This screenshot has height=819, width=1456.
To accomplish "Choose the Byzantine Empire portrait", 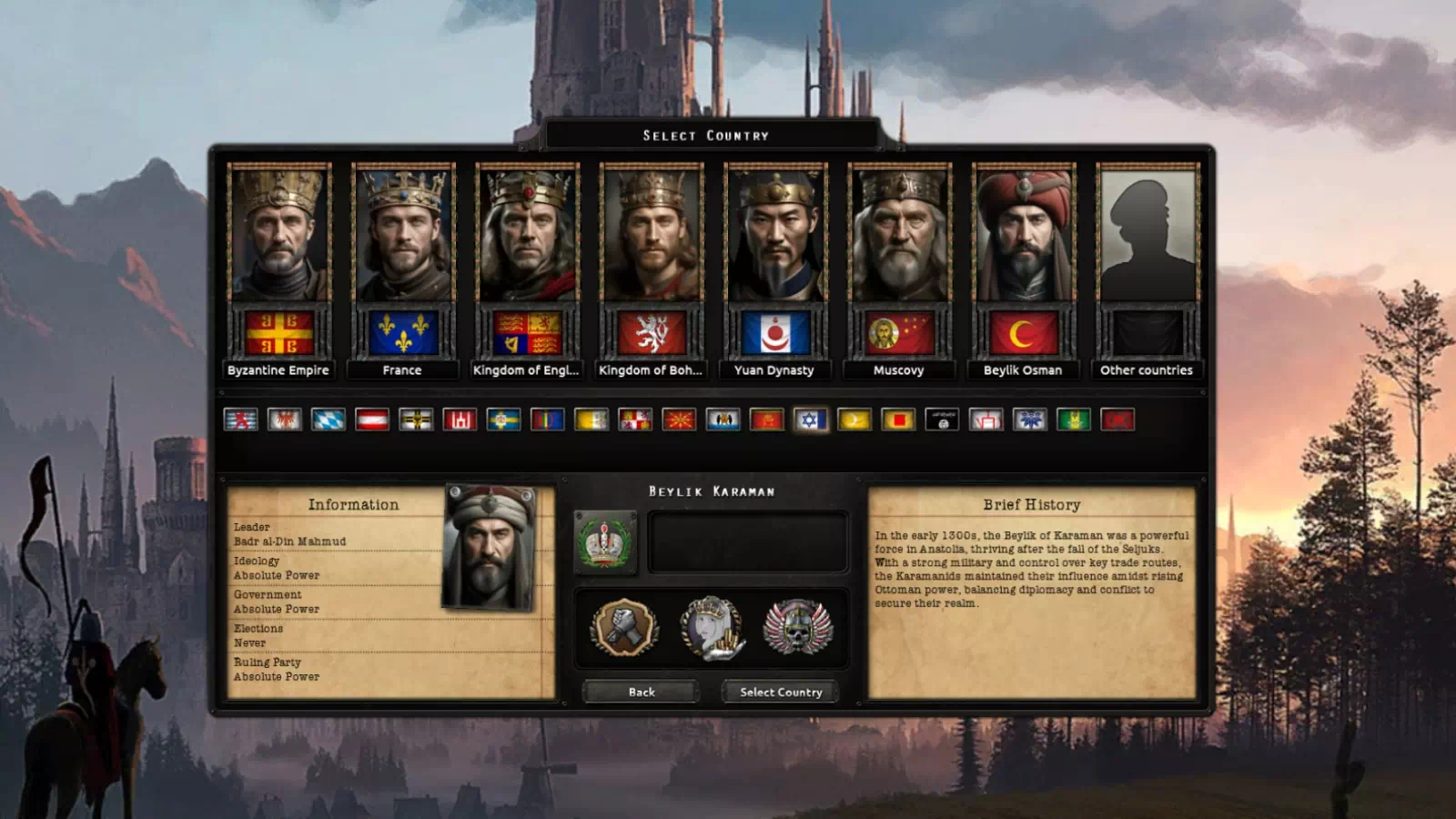I will (x=278, y=235).
